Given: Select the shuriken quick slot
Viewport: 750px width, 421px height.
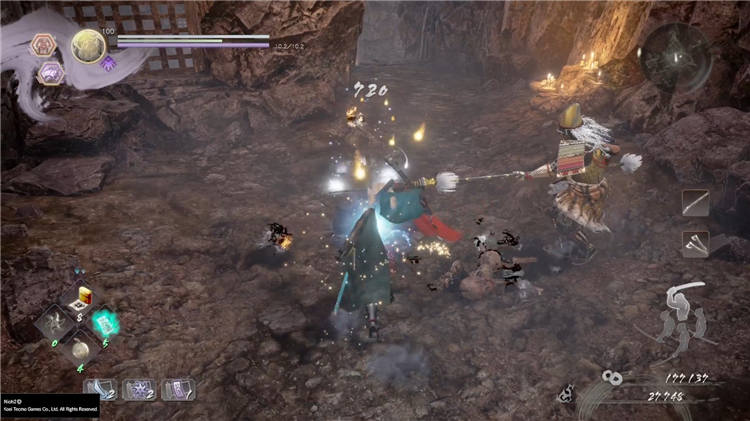Looking at the screenshot, I should click(54, 322).
